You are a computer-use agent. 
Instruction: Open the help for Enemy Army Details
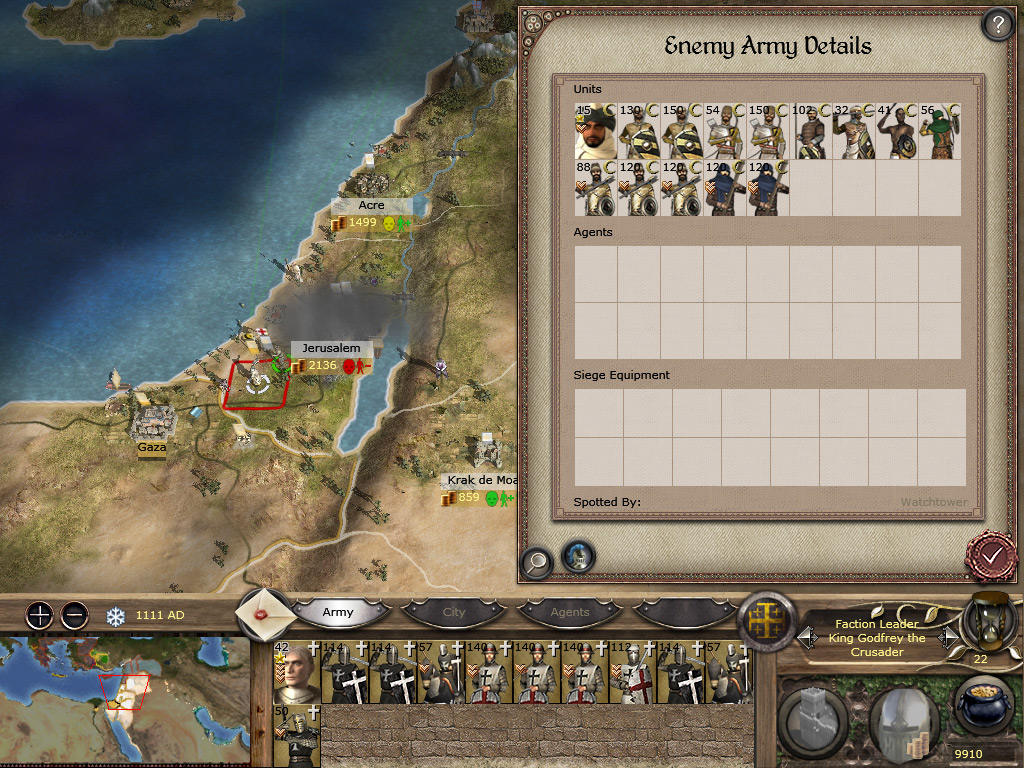pyautogui.click(x=997, y=24)
